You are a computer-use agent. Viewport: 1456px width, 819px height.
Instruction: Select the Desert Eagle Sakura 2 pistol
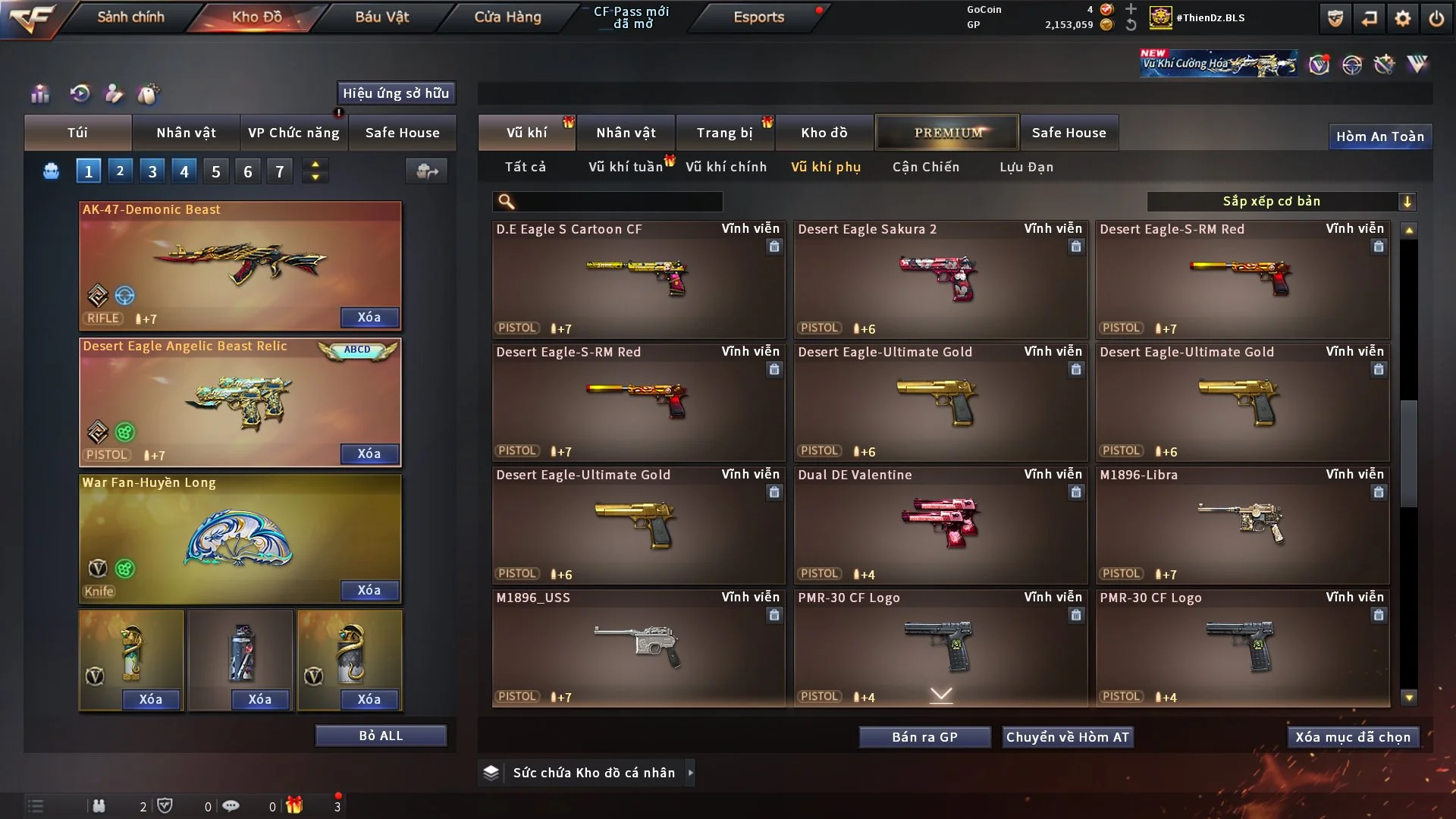[940, 279]
